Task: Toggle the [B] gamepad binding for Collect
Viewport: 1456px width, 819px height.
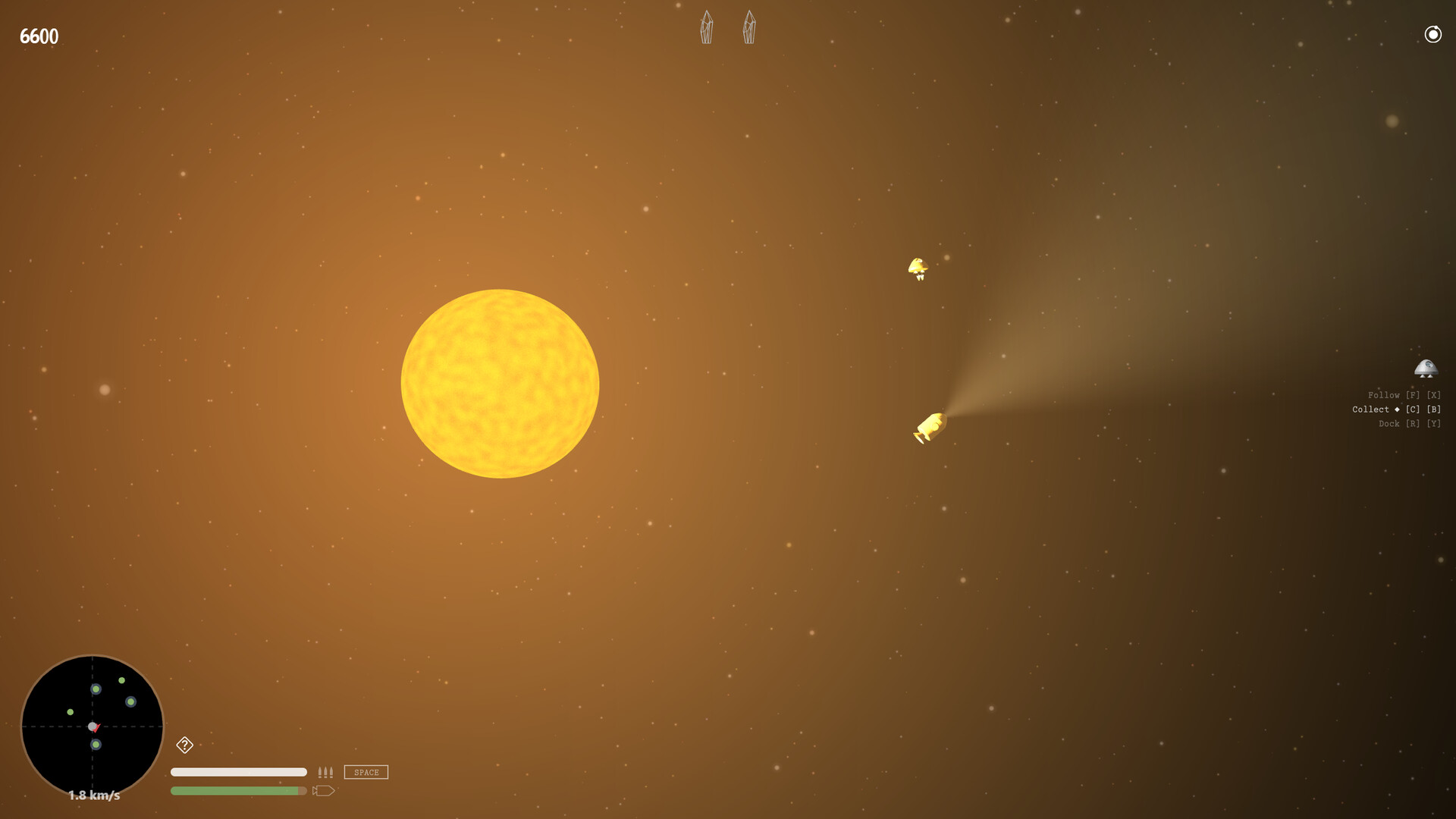Action: coord(1434,409)
